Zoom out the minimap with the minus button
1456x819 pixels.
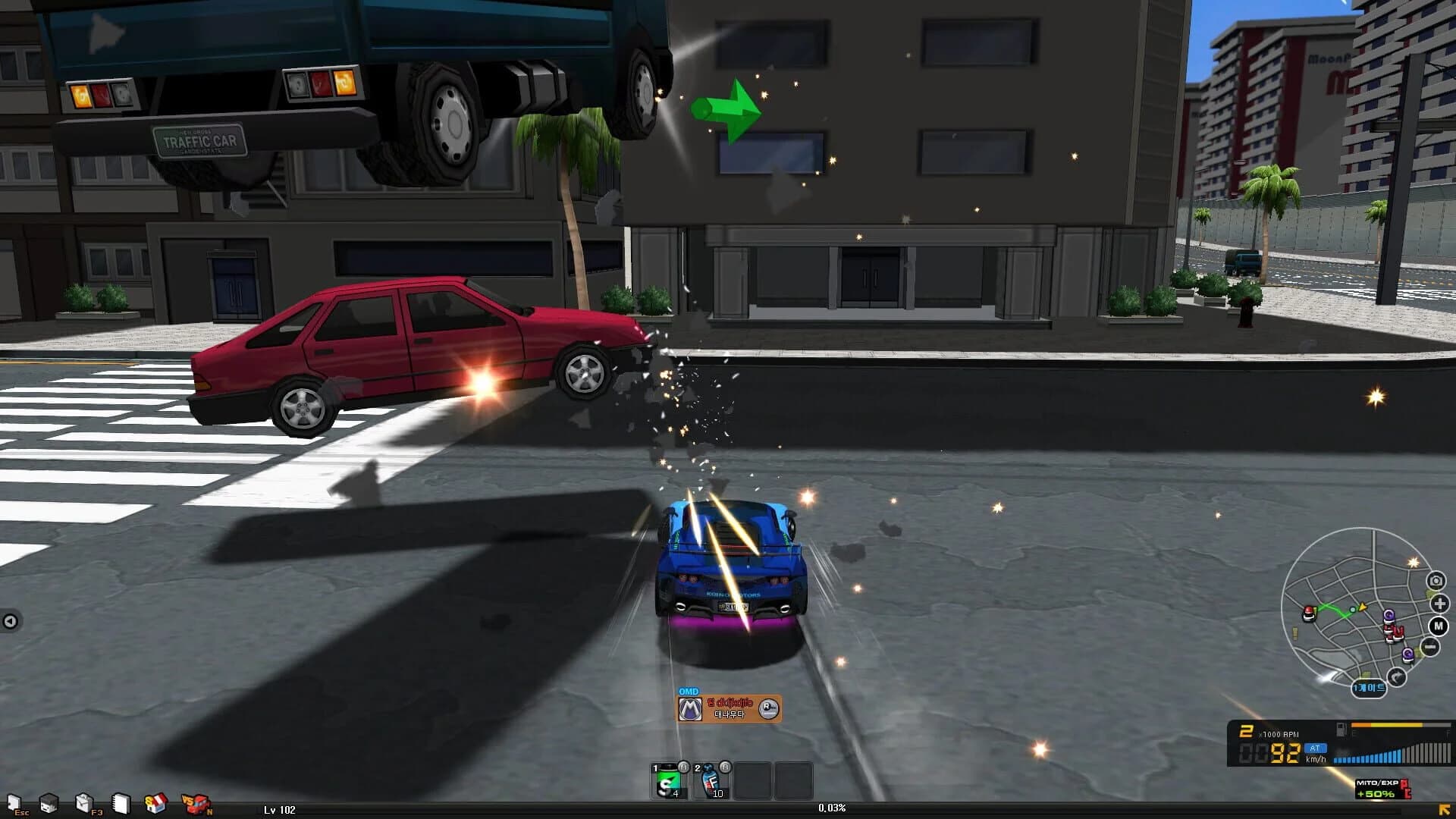pyautogui.click(x=1429, y=646)
